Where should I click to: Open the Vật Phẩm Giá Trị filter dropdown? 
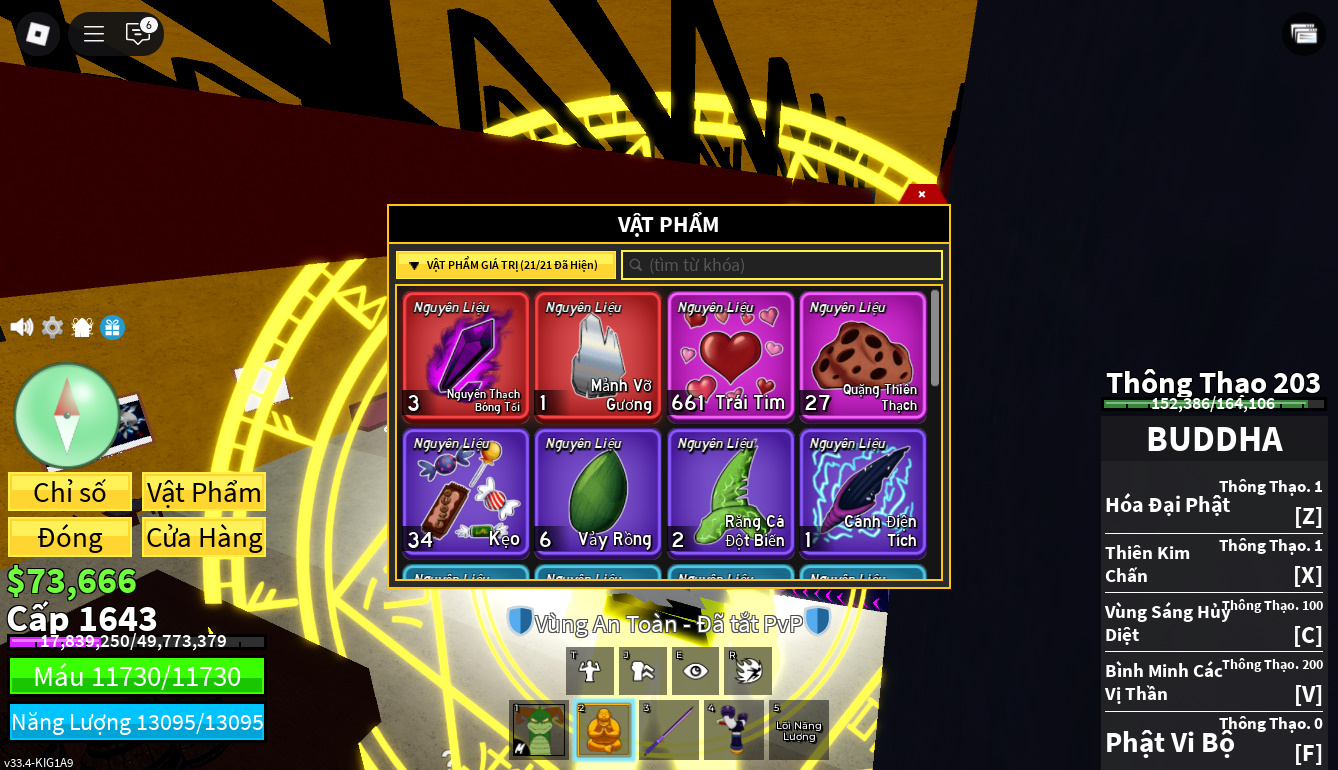point(506,265)
